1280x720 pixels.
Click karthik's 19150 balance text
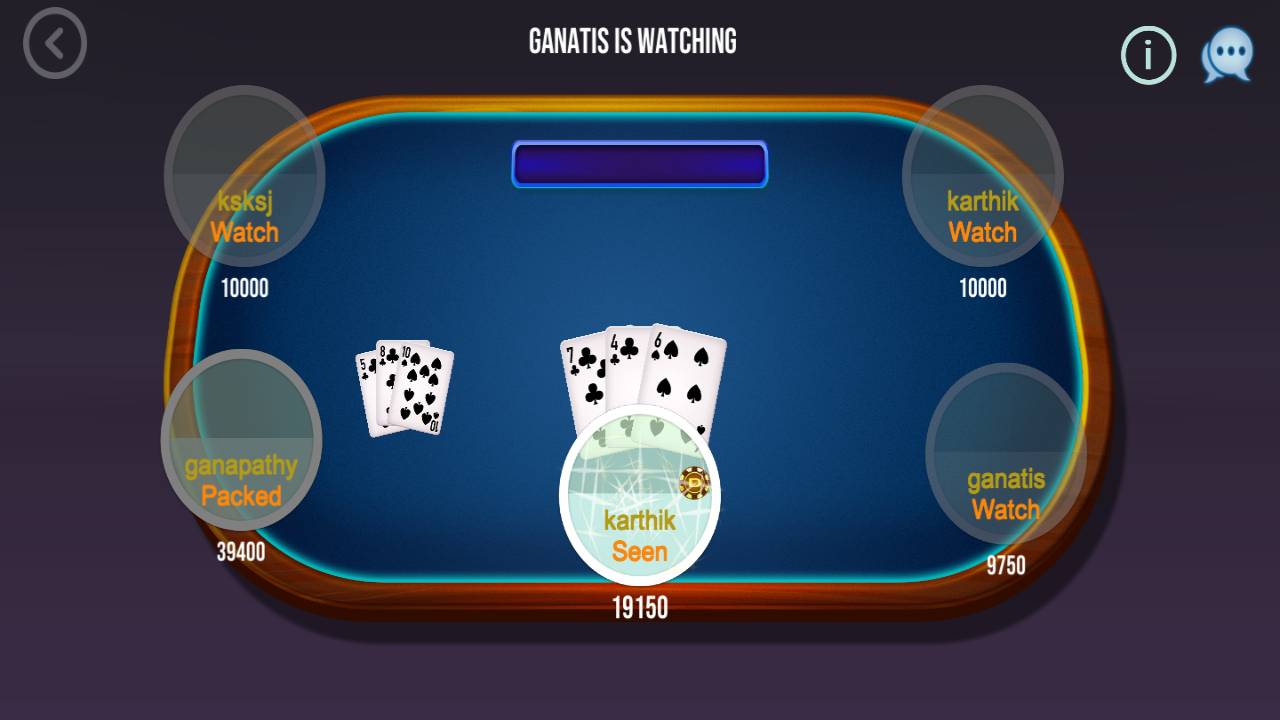pyautogui.click(x=639, y=609)
